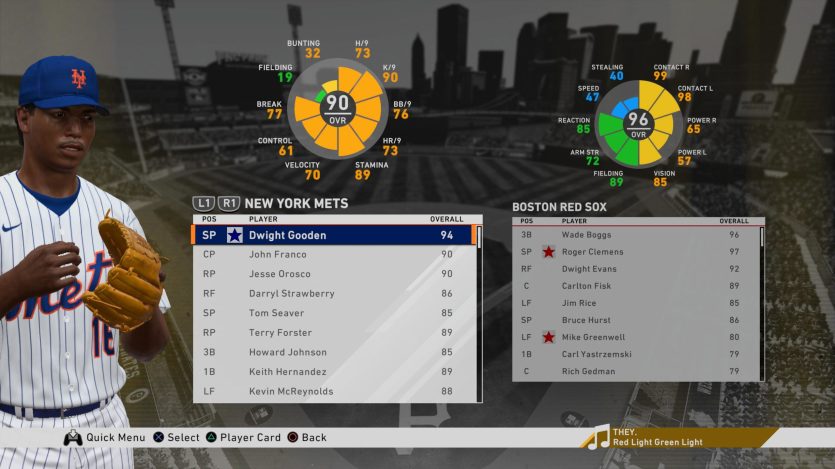Screen dimensions: 835x469
Task: Choose Kevin McReynolds in the roster
Action: point(330,391)
